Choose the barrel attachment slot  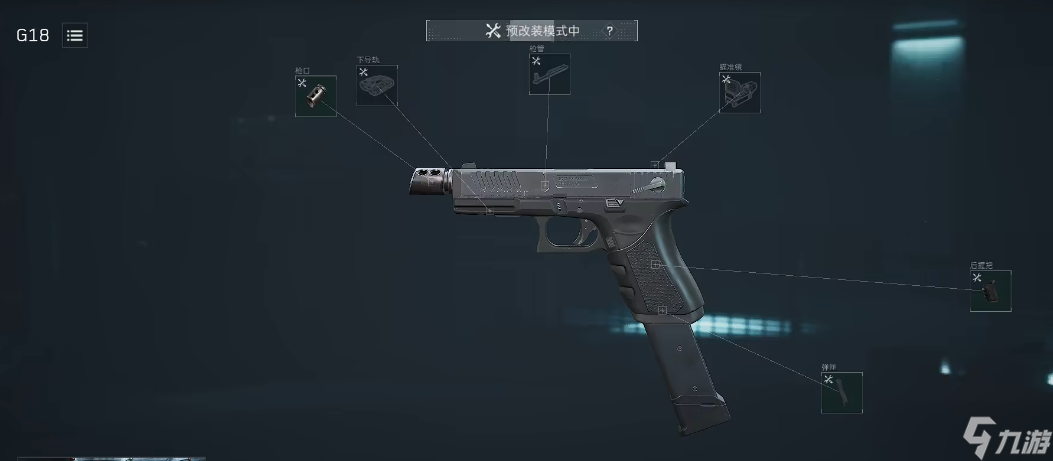(x=549, y=74)
